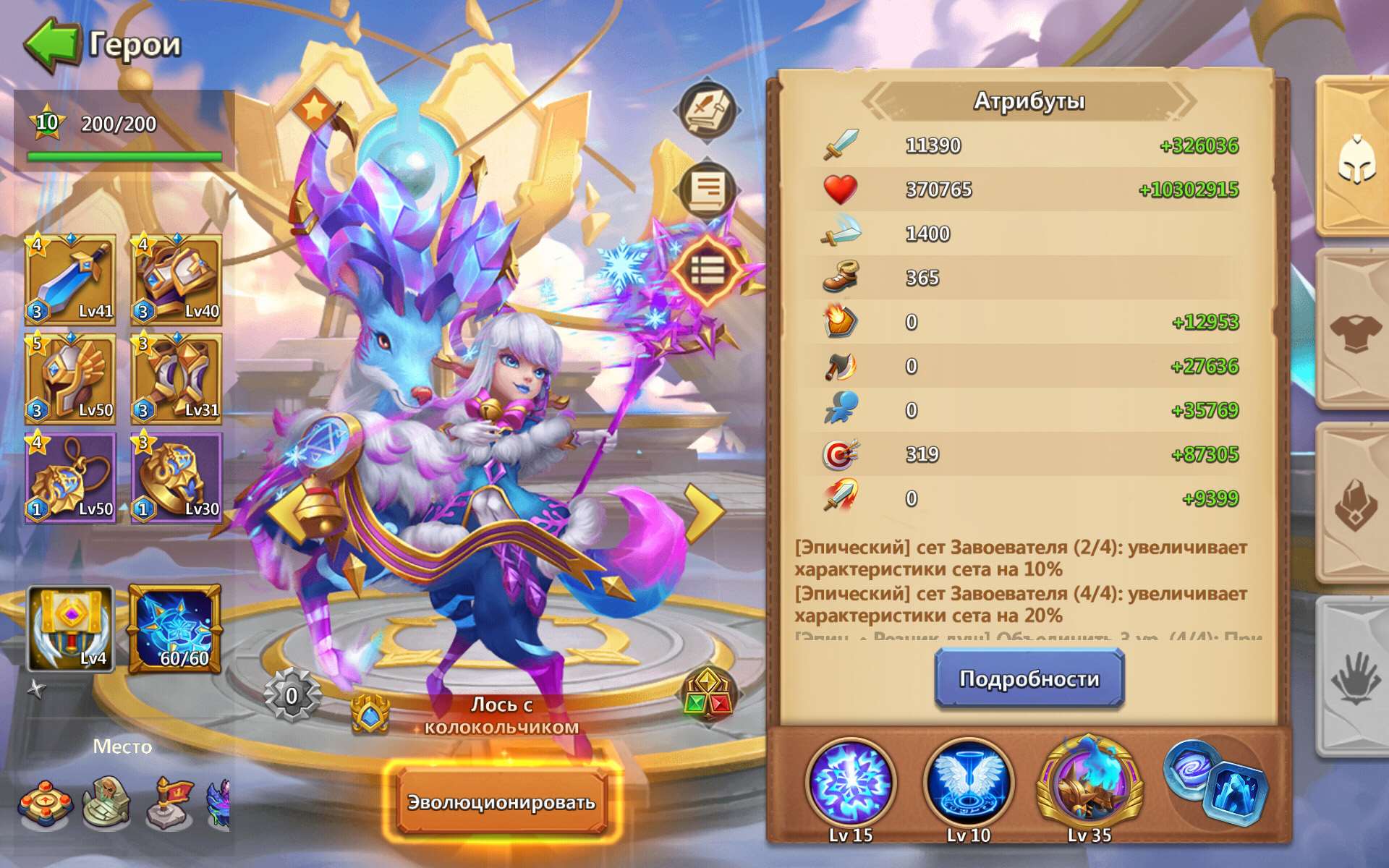The height and width of the screenshot is (868, 1389).
Task: Click the green experience bar showing 200/200
Action: pos(124,156)
